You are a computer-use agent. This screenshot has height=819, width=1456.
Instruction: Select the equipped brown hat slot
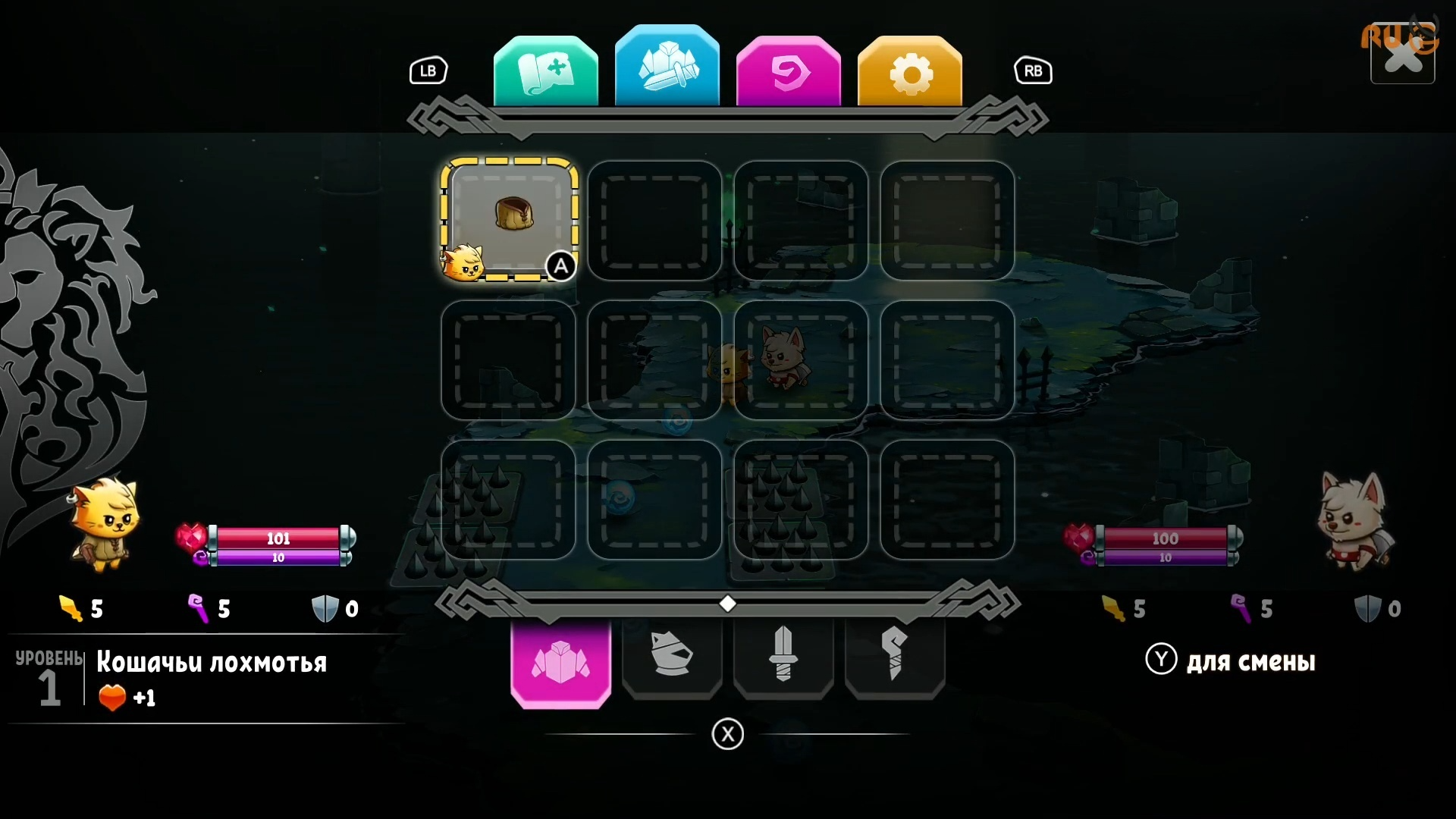point(509,219)
